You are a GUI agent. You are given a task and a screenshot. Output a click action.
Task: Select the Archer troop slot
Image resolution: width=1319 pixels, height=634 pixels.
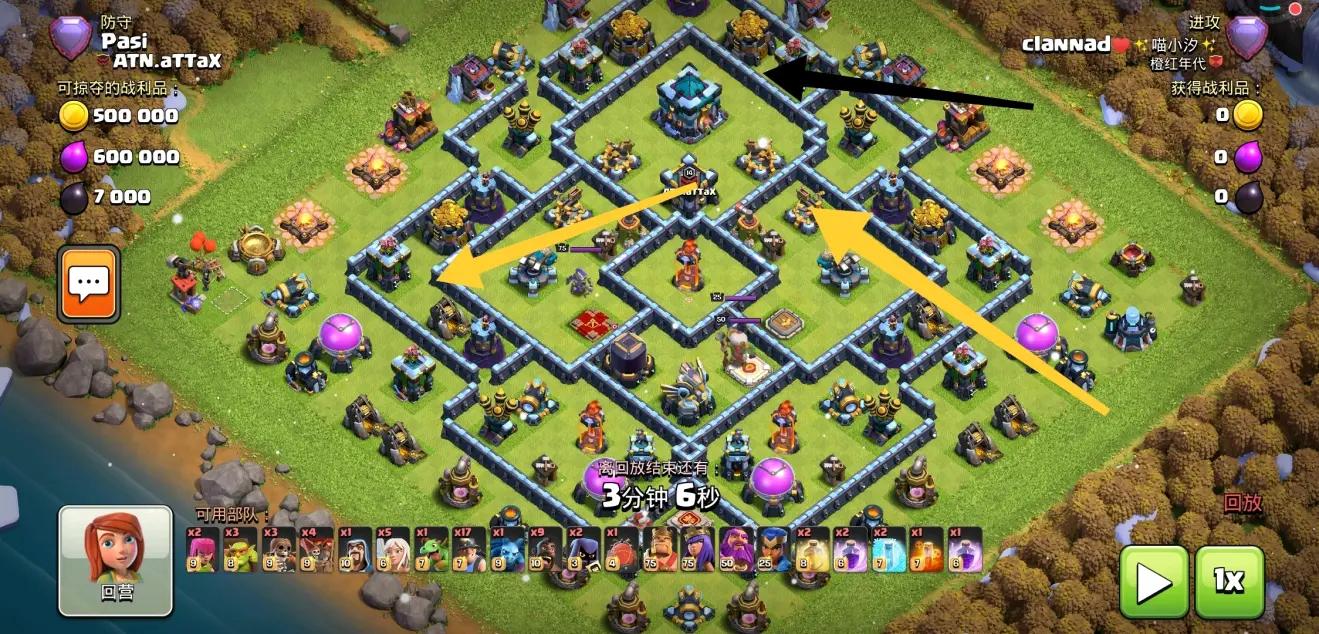[202, 549]
